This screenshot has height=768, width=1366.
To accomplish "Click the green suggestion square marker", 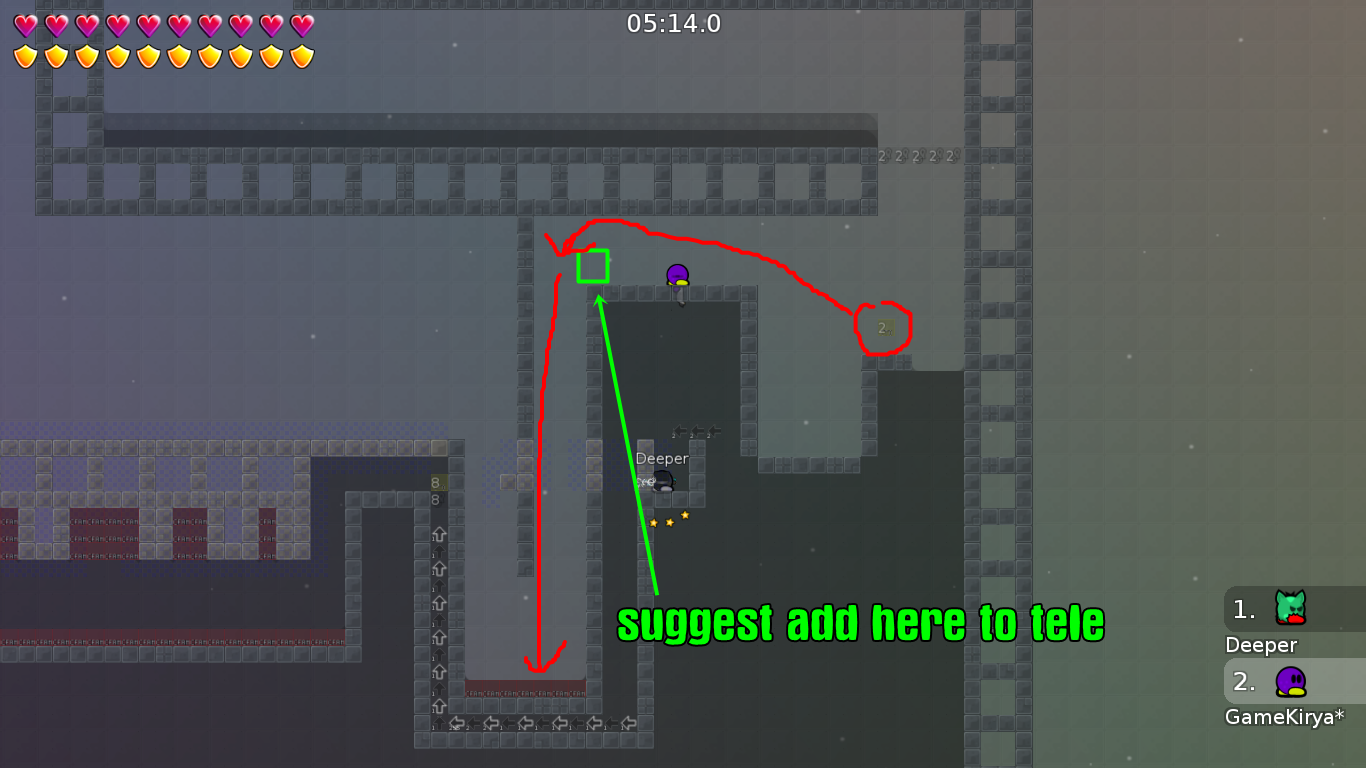I will point(593,267).
